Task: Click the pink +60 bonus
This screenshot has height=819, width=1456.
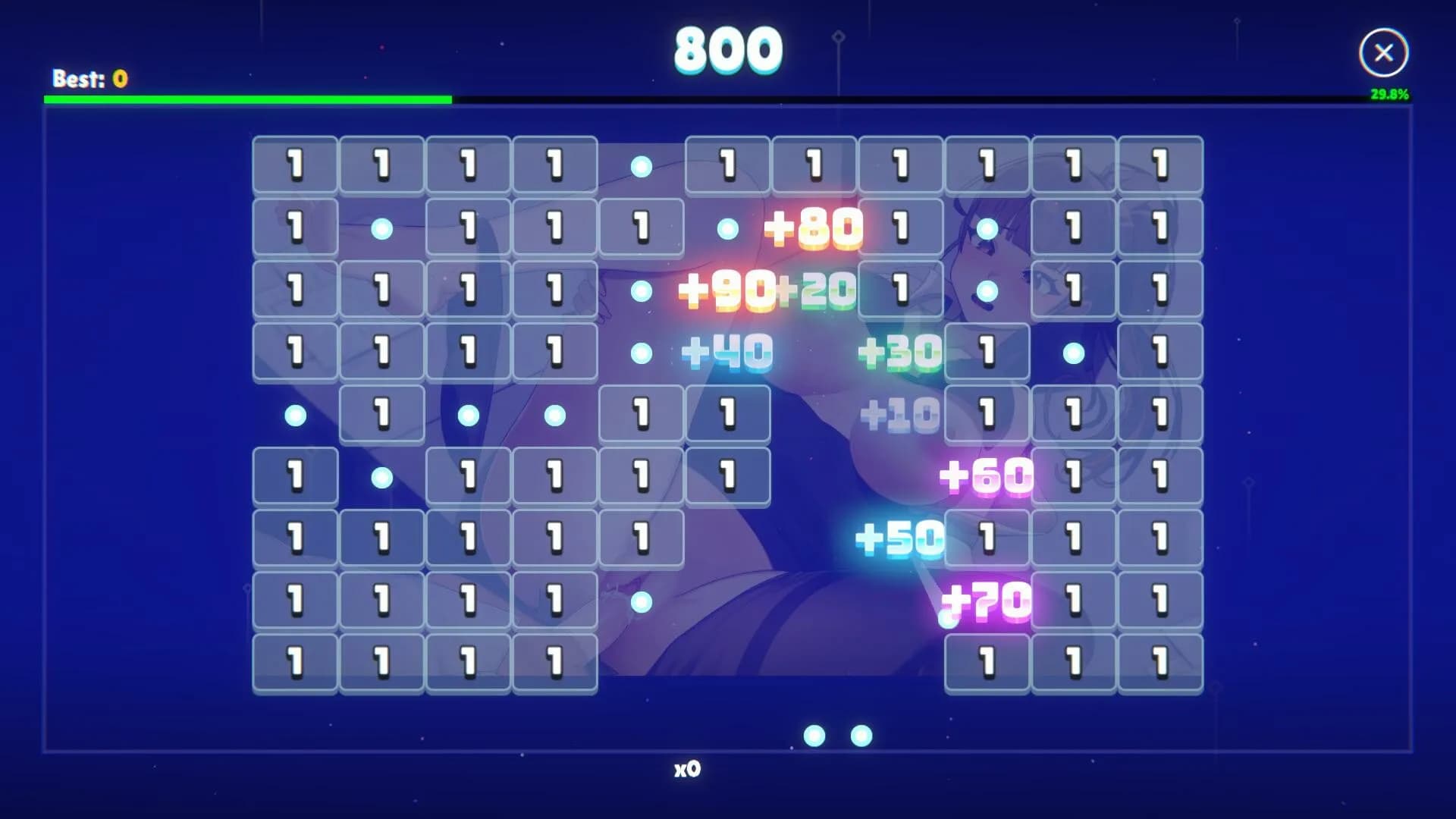Action: point(986,478)
